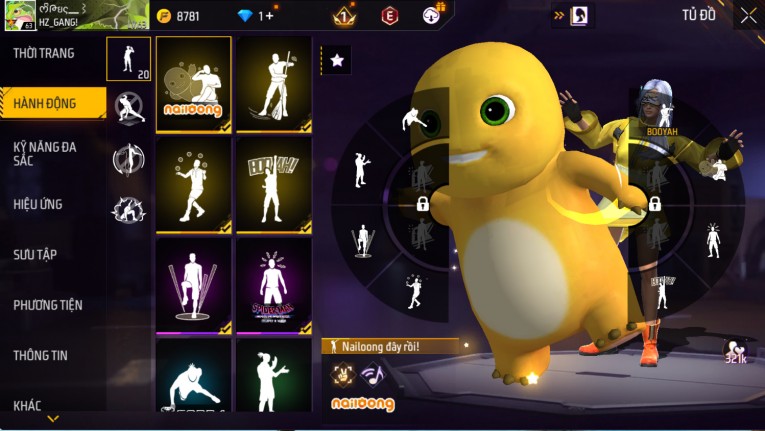
Task: Switch to Kỹ Năng Đa Sắc tab
Action: coord(45,153)
